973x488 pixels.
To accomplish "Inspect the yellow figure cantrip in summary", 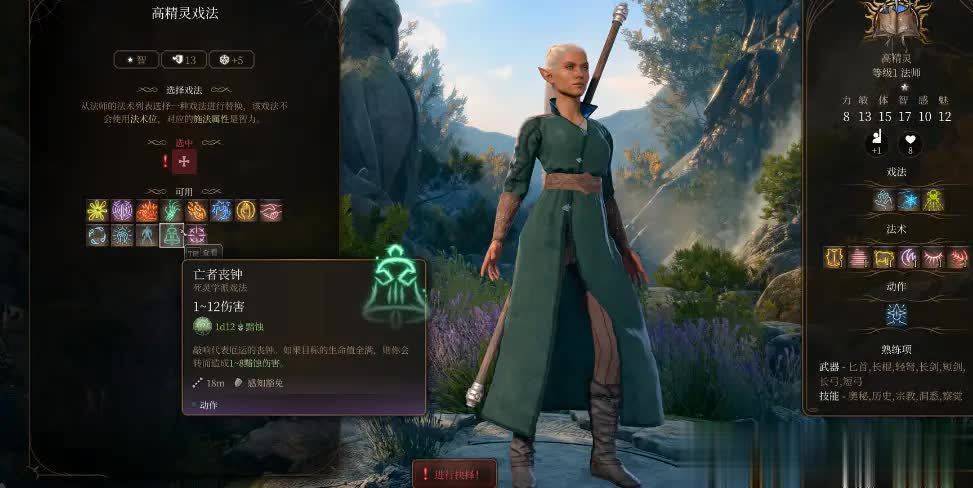I will (x=933, y=200).
